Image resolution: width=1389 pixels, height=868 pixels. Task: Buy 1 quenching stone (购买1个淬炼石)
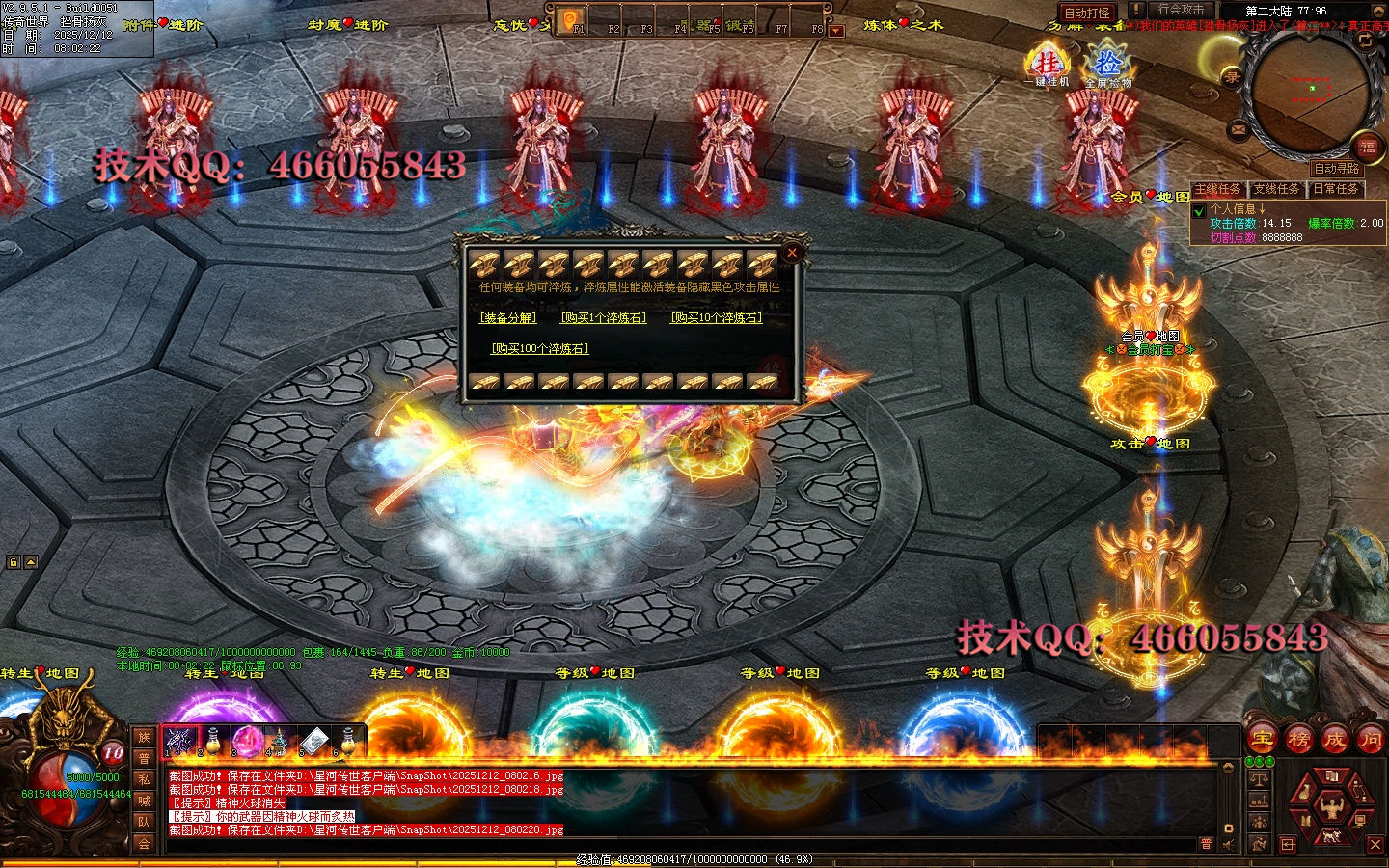[x=604, y=317]
